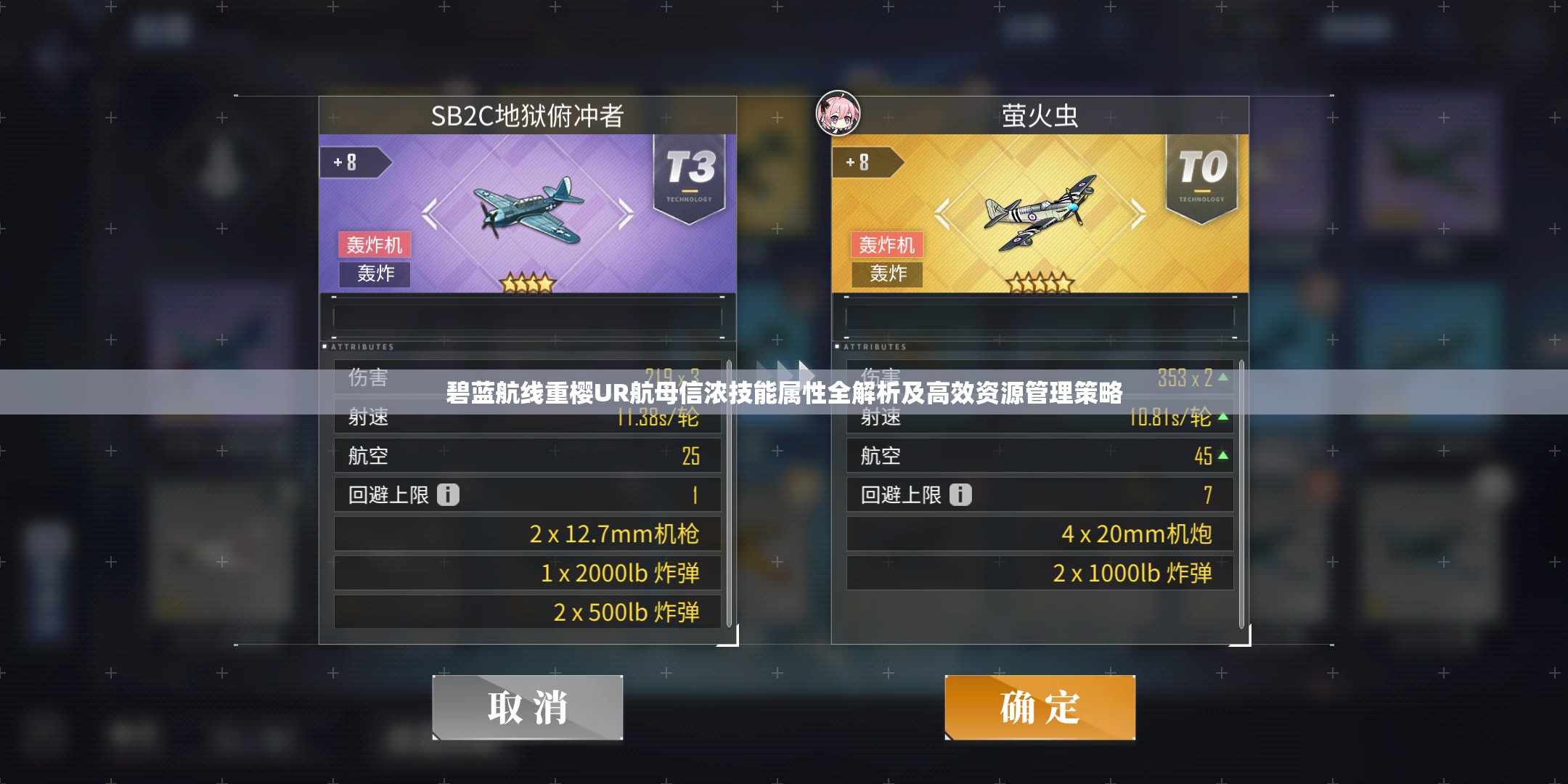
Task: Toggle the 轰炸机 tag on SB2C card
Action: (375, 245)
